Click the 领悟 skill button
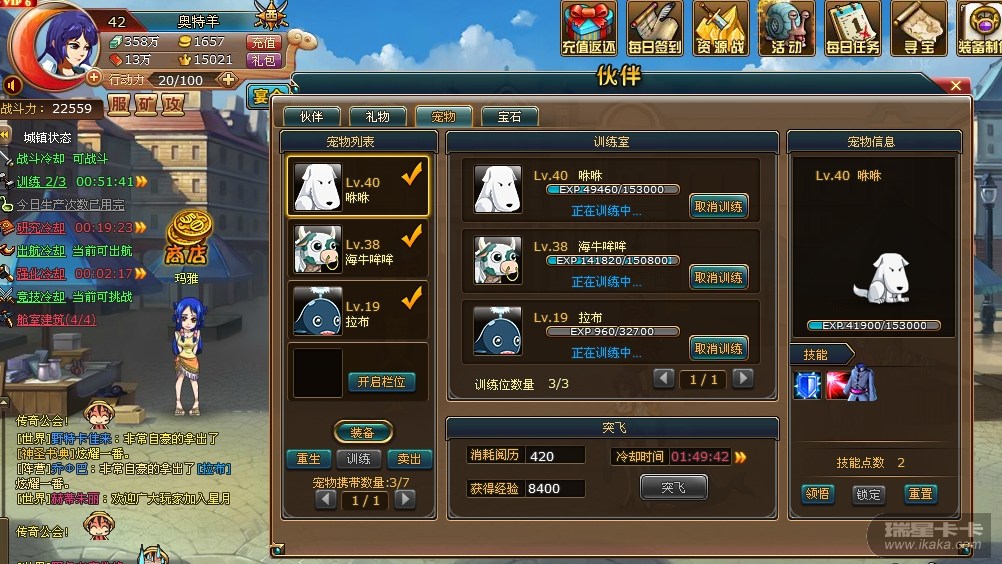1002x564 pixels. point(818,494)
